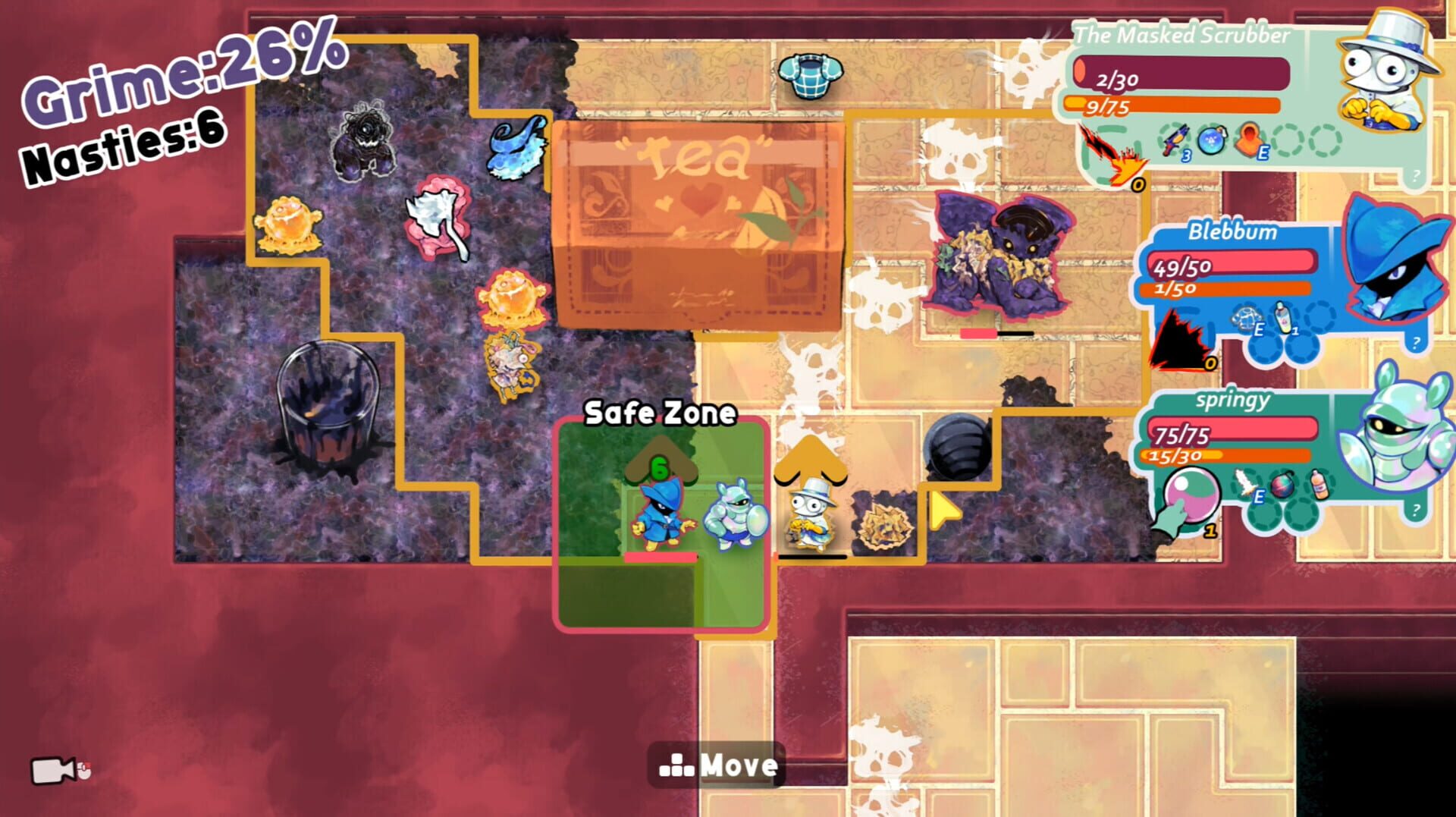Select the equipped orange cloak marked E
Image resolution: width=1456 pixels, height=817 pixels.
1248,140
